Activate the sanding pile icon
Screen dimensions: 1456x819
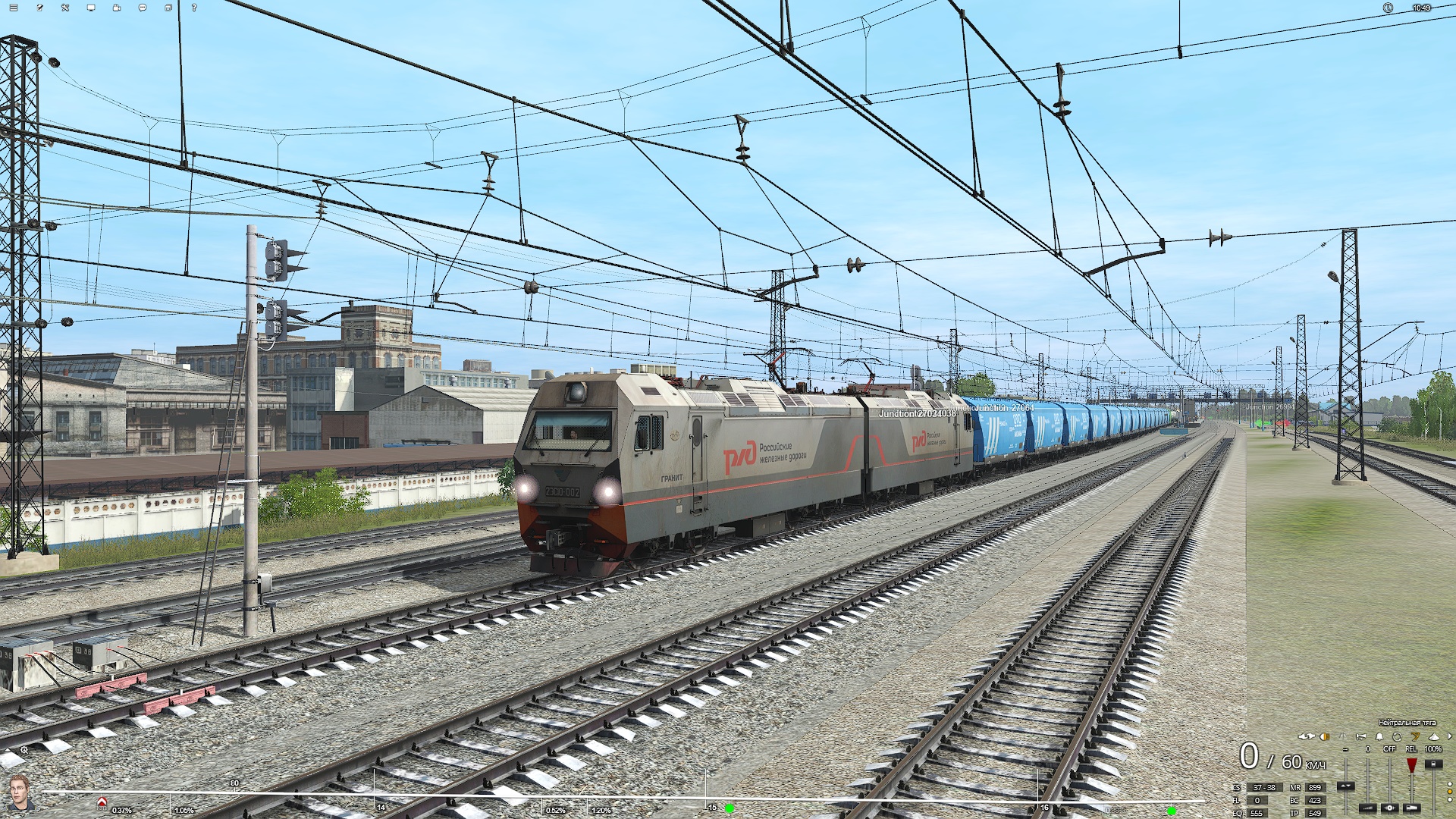(1433, 736)
